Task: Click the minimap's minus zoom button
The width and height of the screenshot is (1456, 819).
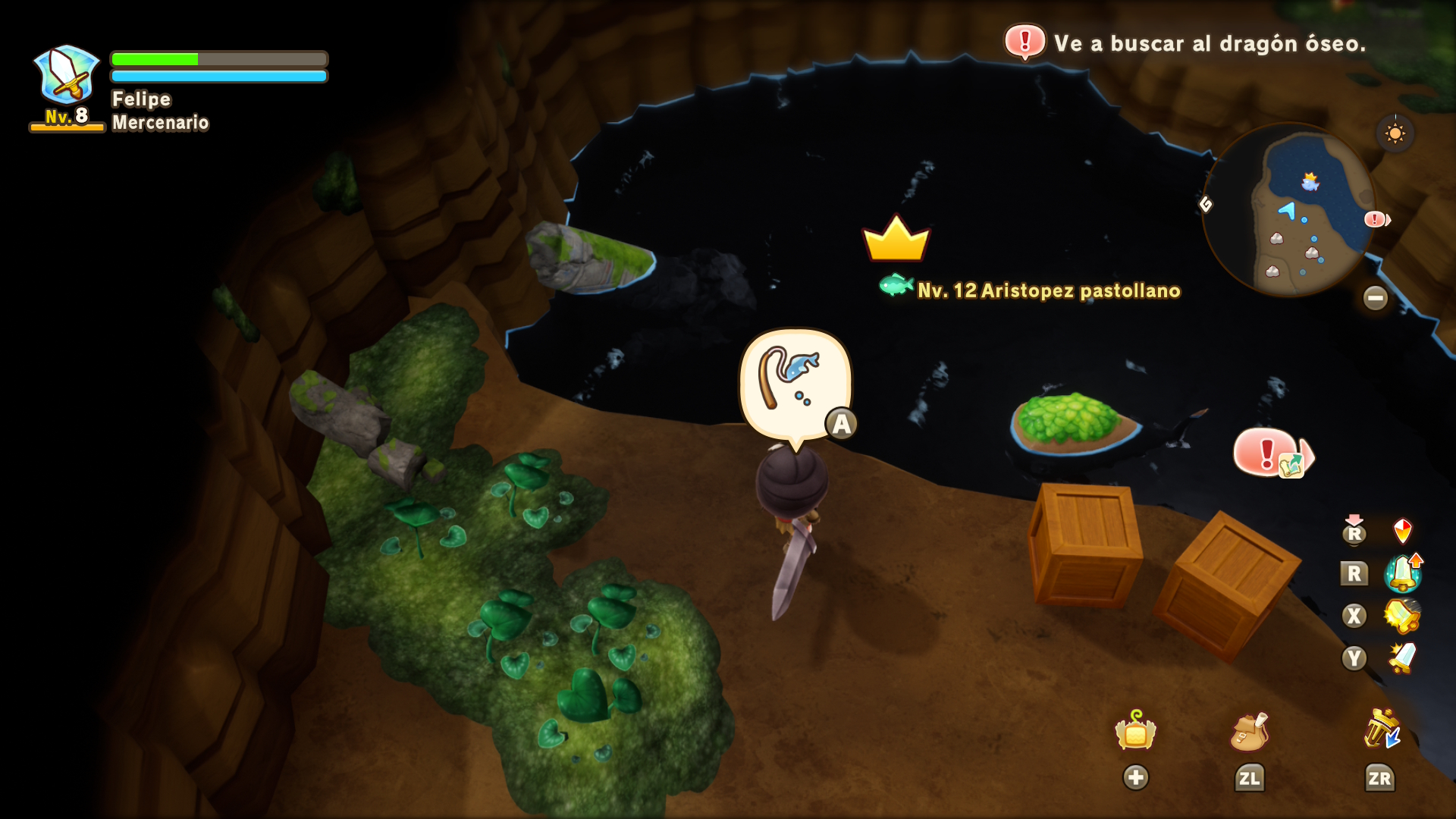Action: coord(1375,297)
